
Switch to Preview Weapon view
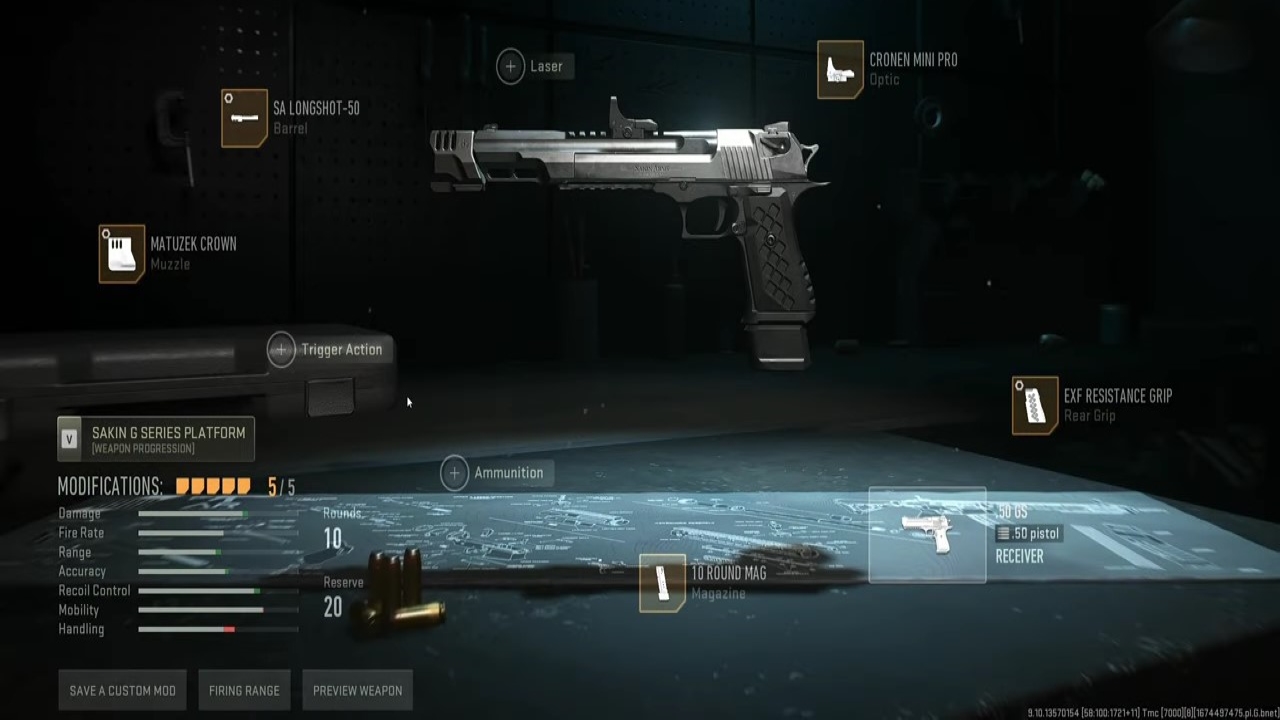point(357,690)
